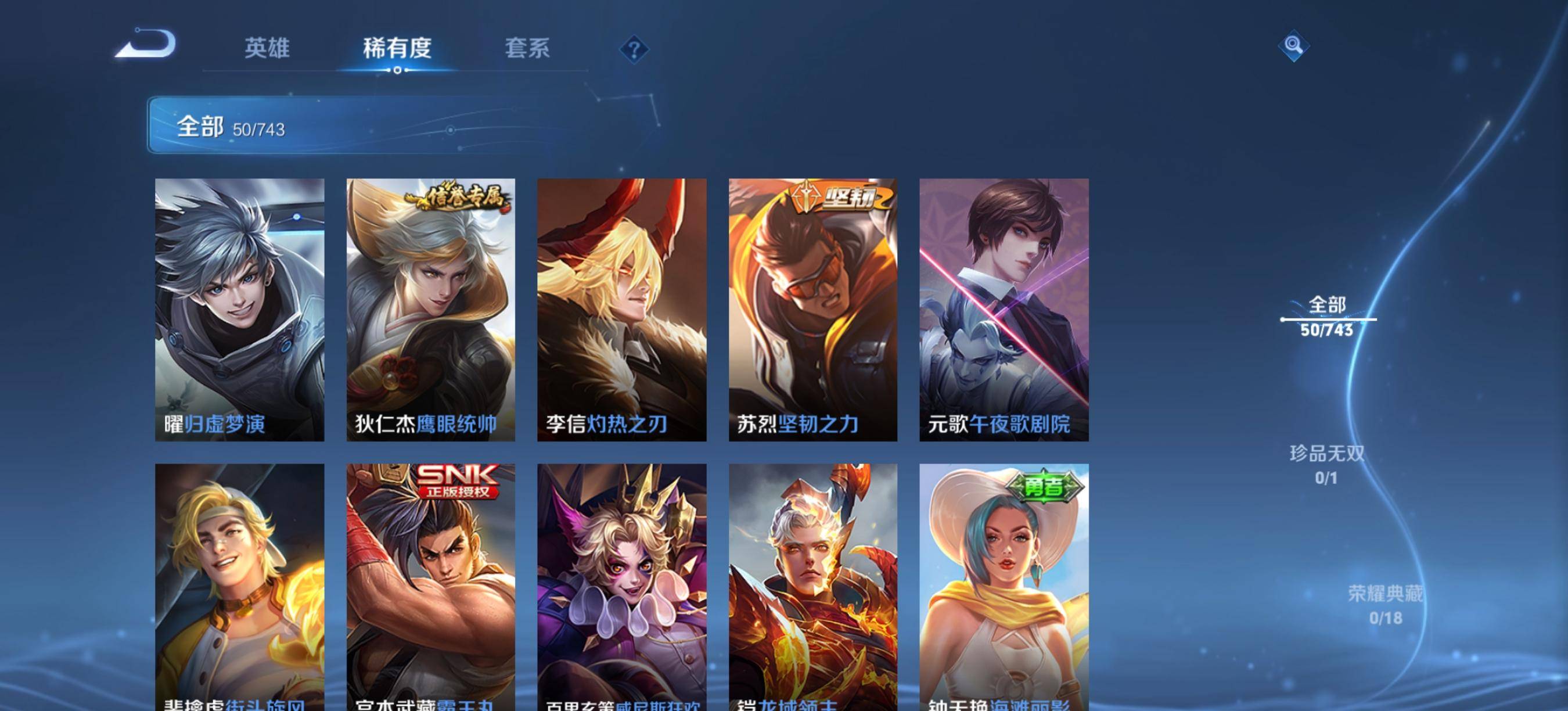Image resolution: width=1568 pixels, height=711 pixels.
Task: Select the 苏烈 坚韧之力 skin card
Action: 812,309
